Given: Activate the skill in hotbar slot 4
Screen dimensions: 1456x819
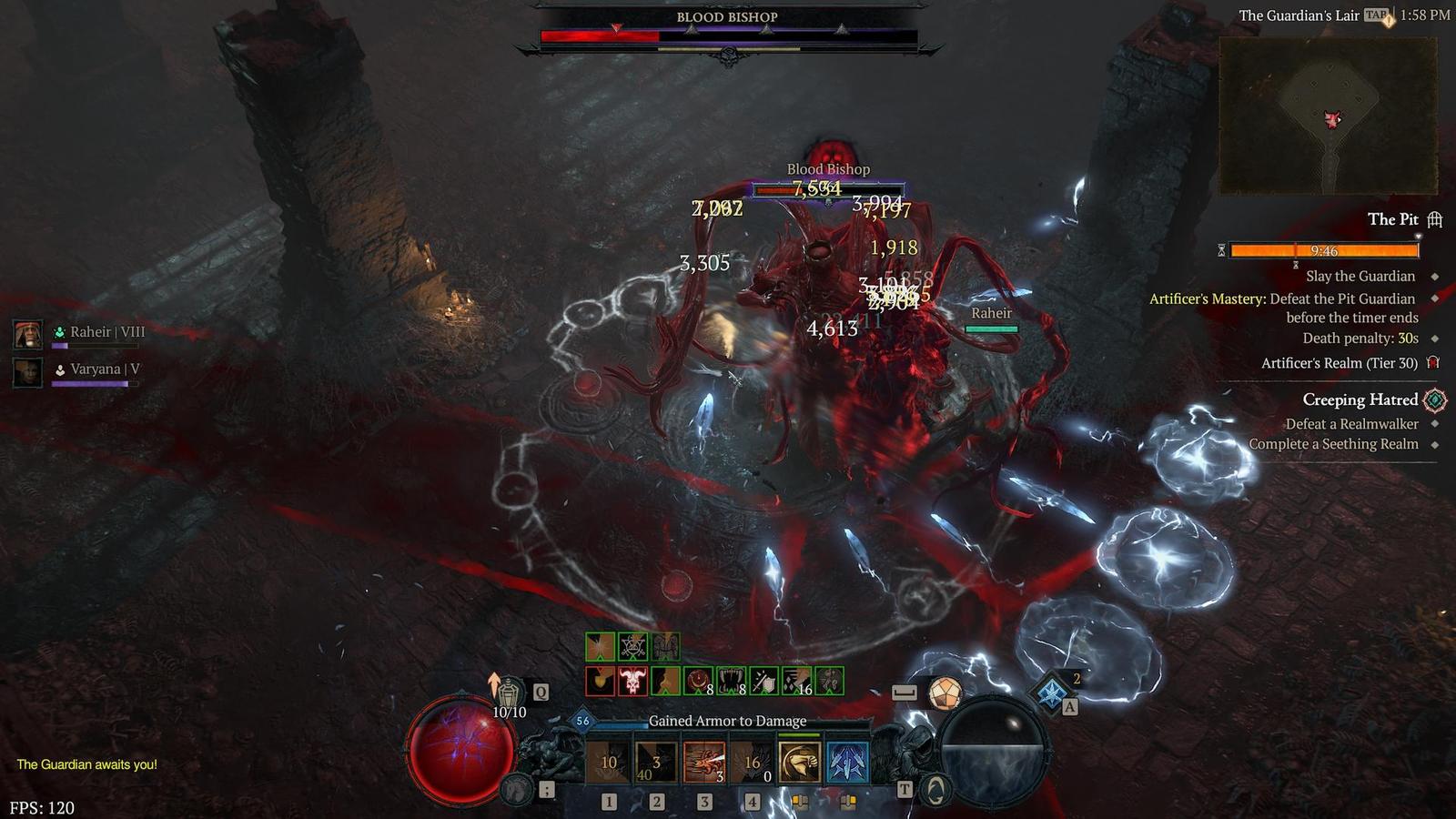Looking at the screenshot, I should (752, 763).
